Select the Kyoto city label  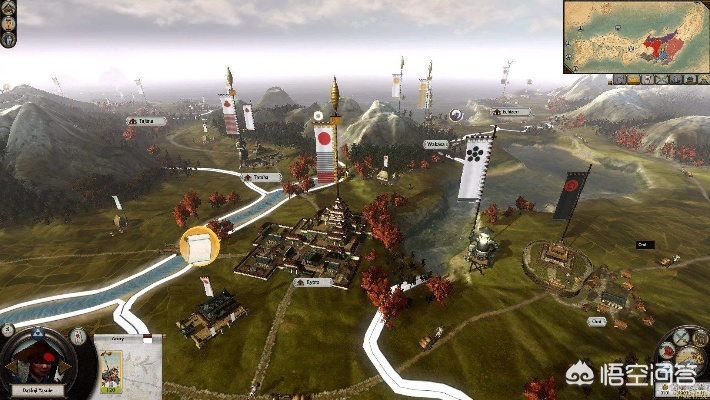click(x=312, y=283)
